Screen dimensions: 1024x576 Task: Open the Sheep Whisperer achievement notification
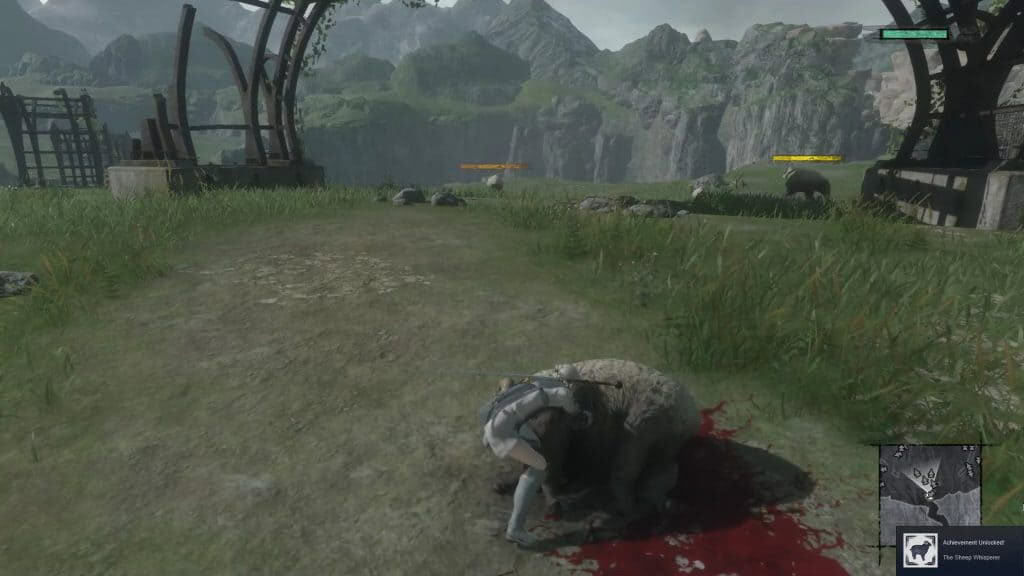[x=973, y=551]
